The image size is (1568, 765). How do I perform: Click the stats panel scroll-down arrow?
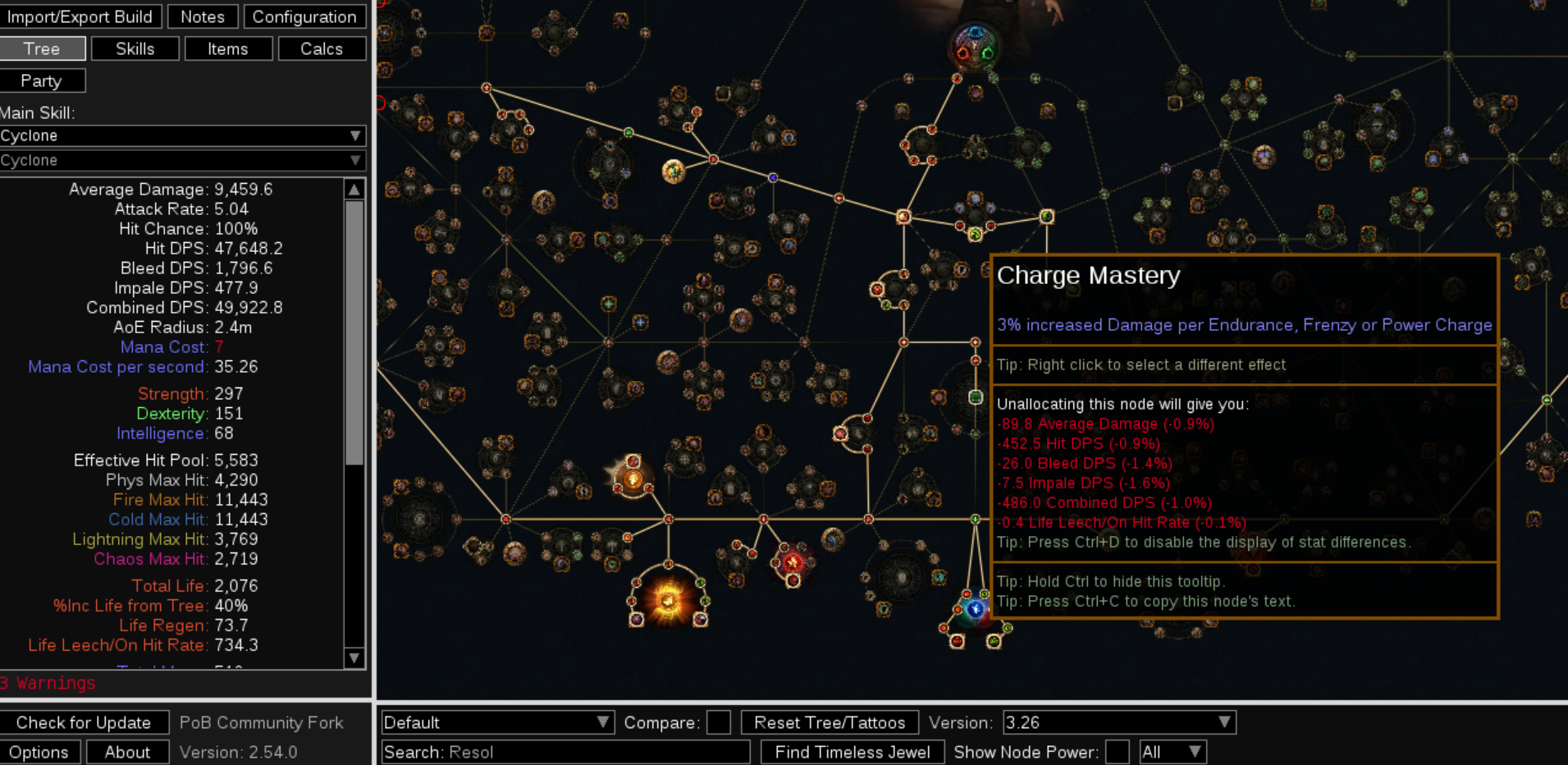pos(354,657)
